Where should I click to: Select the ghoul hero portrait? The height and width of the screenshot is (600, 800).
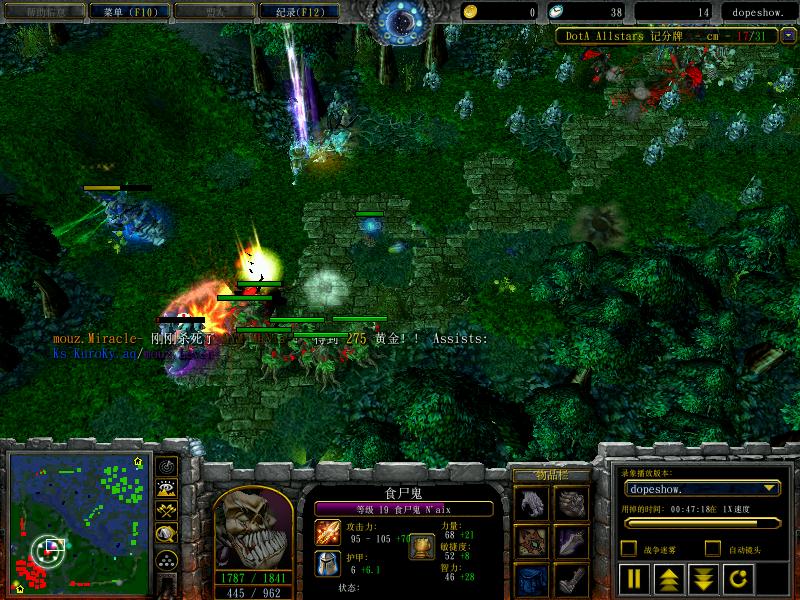[251, 521]
